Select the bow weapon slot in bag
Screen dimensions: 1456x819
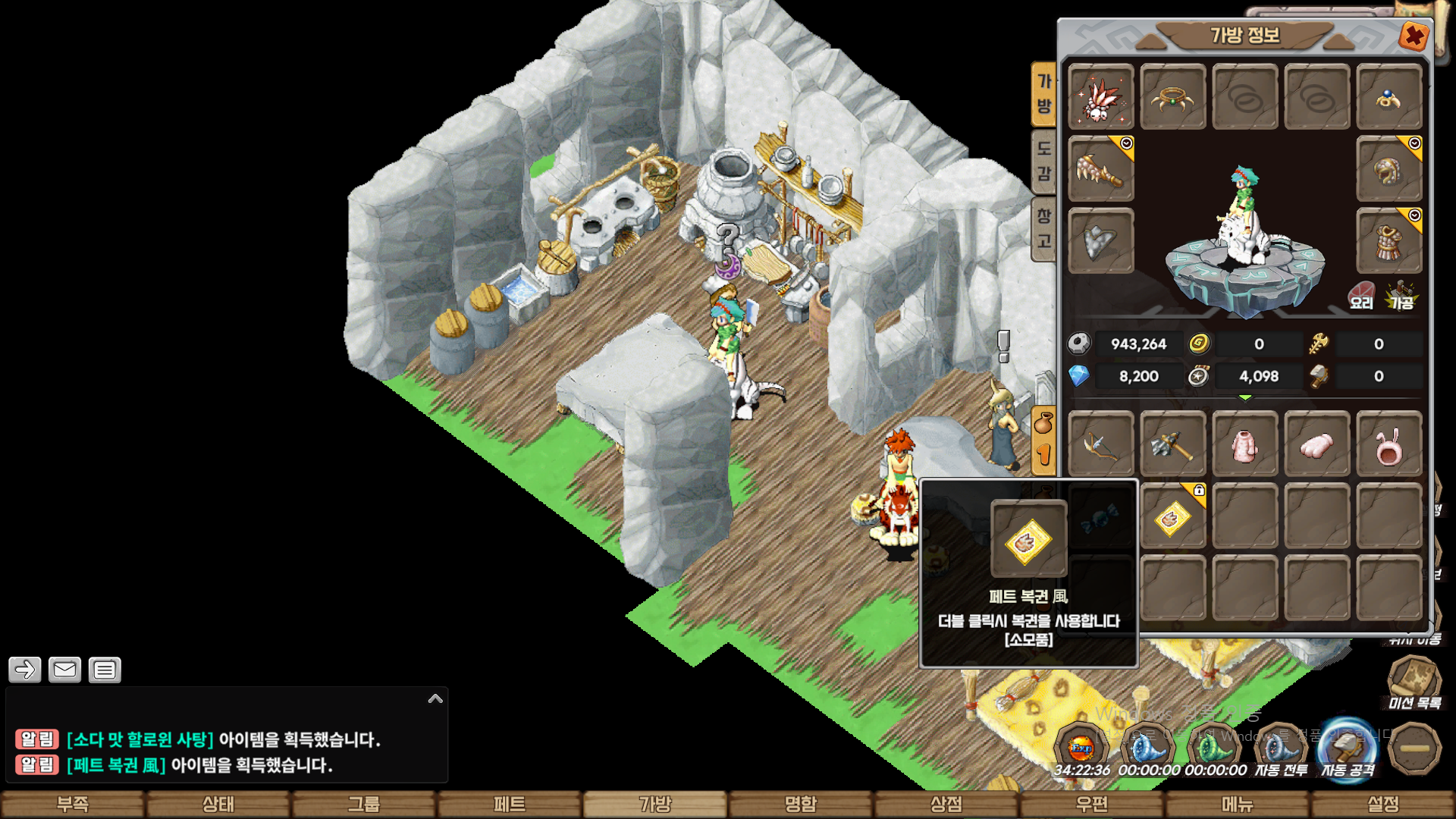[1100, 446]
